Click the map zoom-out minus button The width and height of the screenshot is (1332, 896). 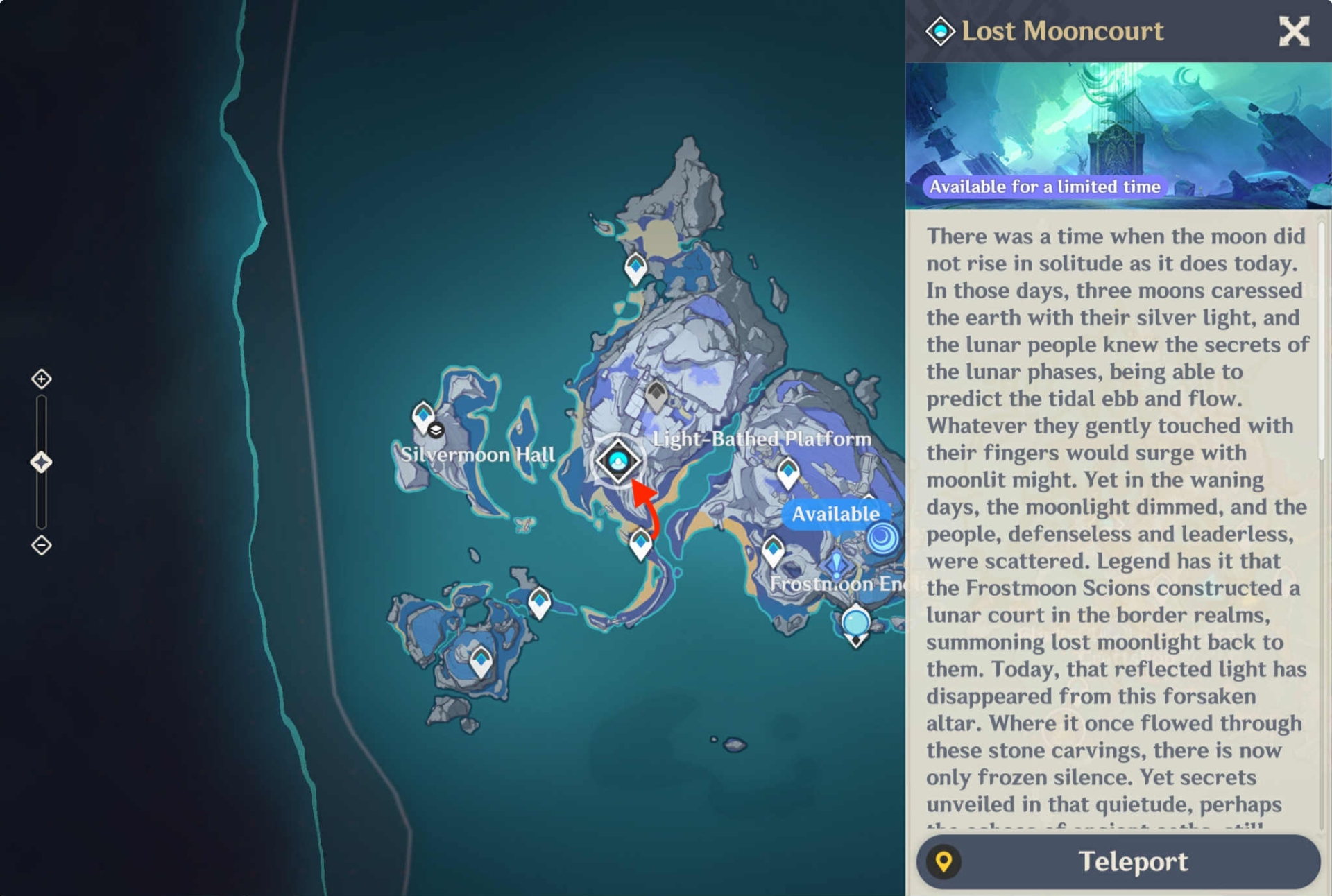tap(42, 545)
